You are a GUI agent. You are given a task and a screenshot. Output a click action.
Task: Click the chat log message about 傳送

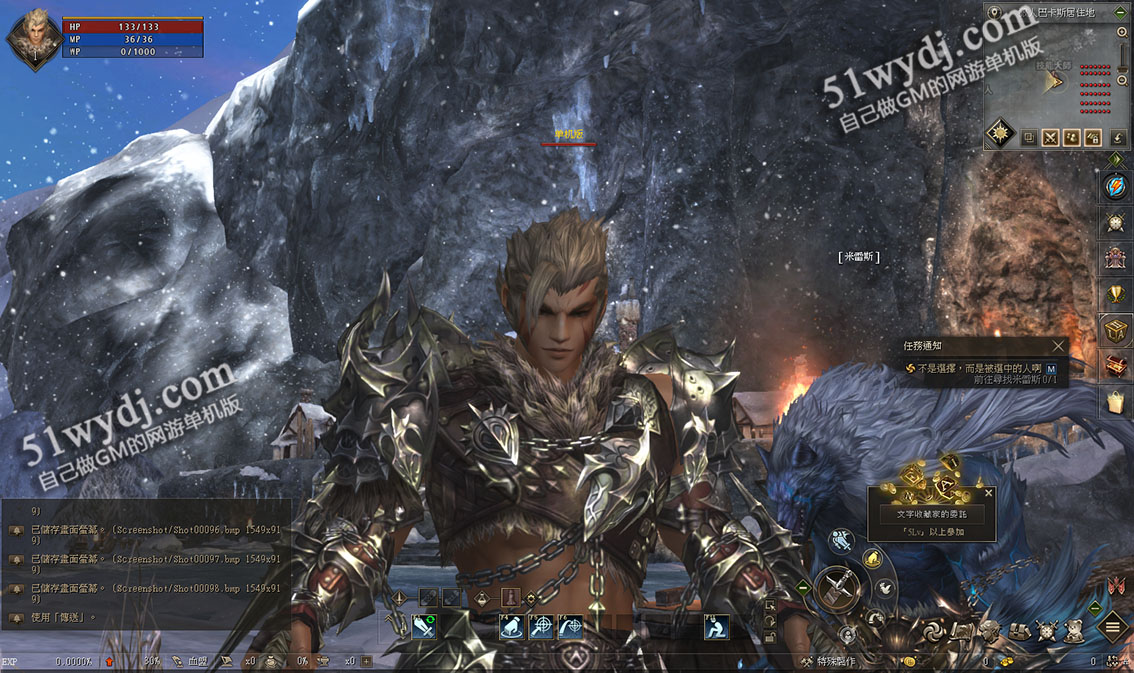pos(62,617)
